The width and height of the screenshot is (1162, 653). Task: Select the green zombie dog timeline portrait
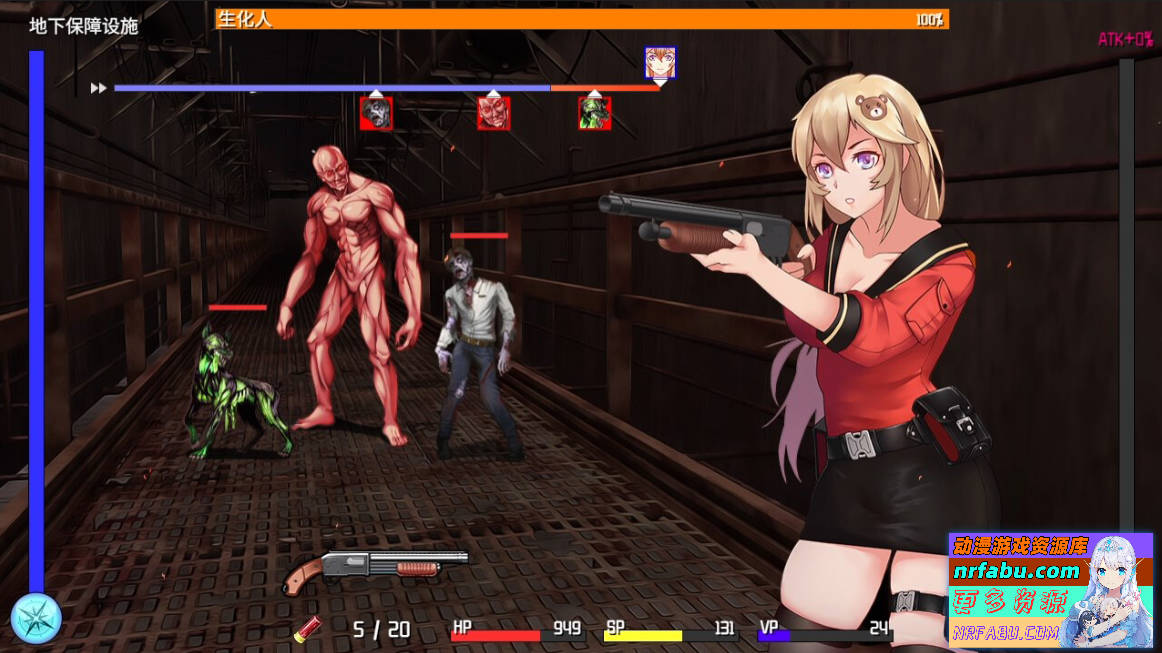pos(594,113)
